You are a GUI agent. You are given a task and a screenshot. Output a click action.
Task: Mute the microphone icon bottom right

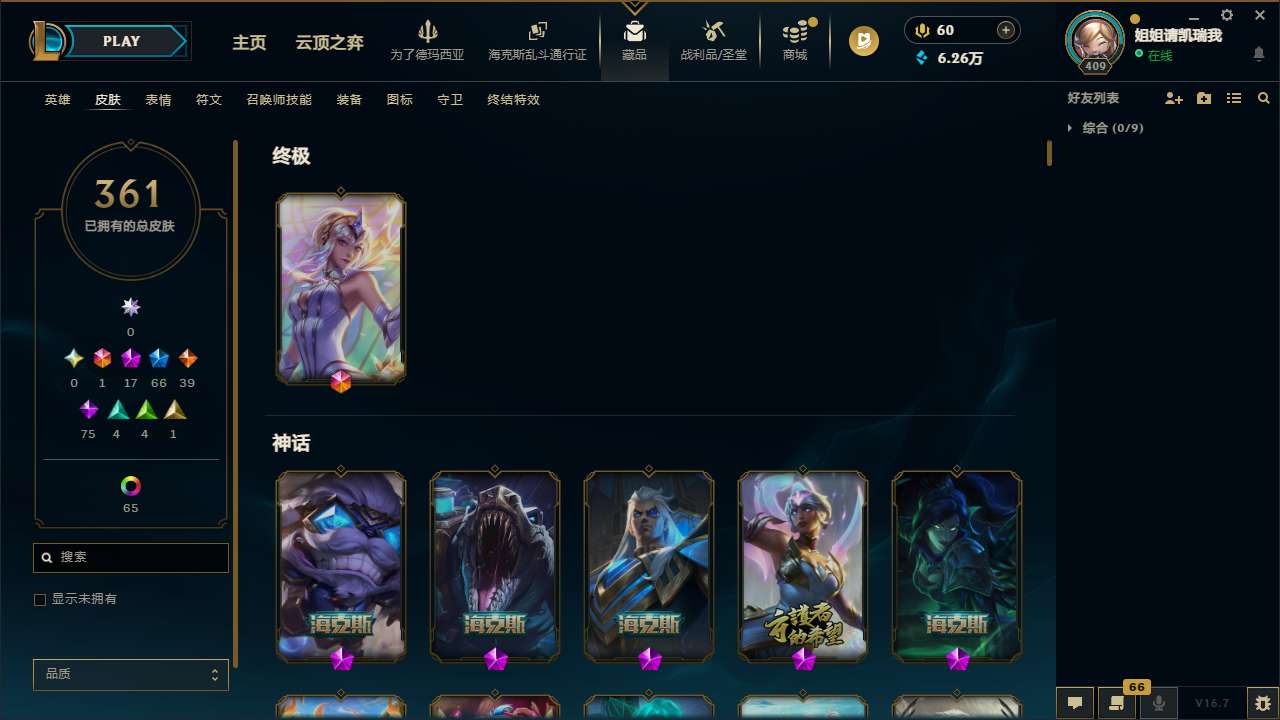pos(1158,702)
